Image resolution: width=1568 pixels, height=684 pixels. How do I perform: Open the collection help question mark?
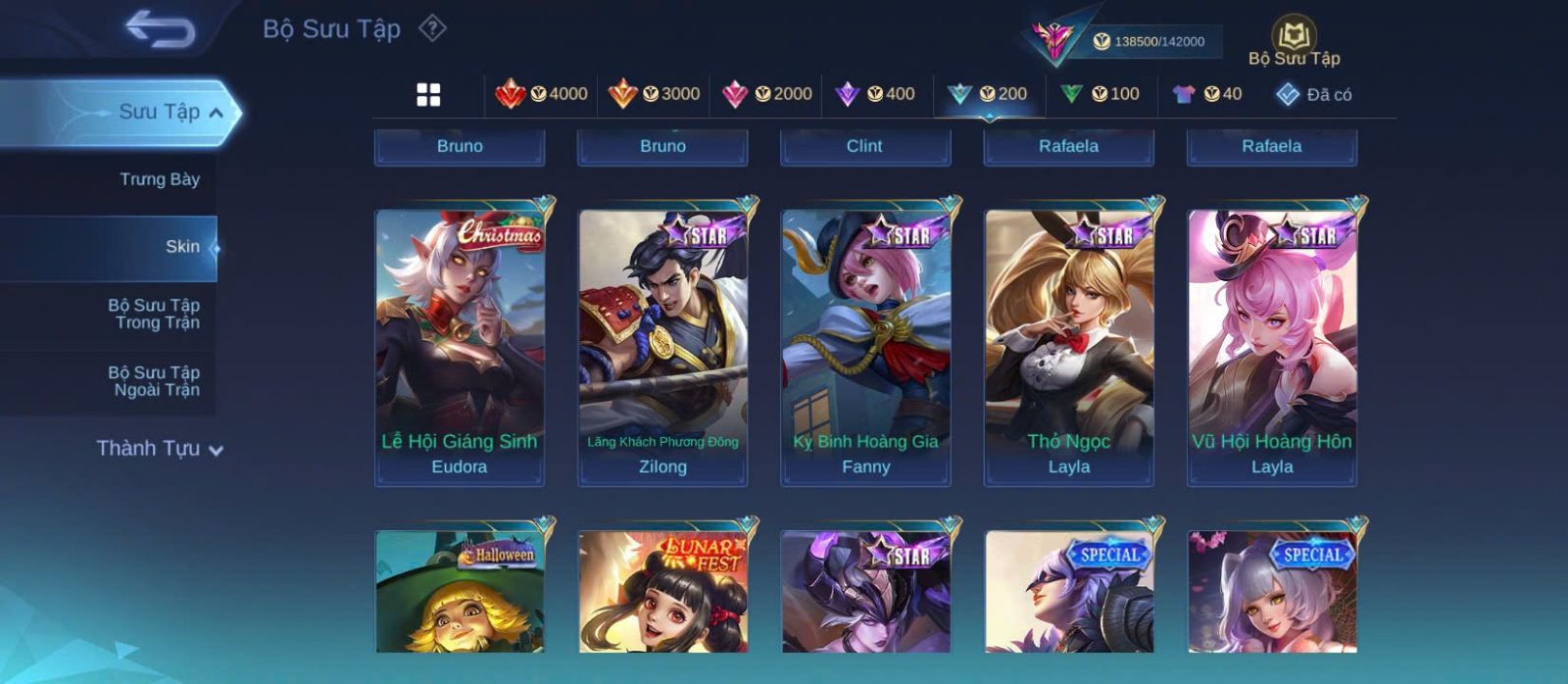(432, 29)
